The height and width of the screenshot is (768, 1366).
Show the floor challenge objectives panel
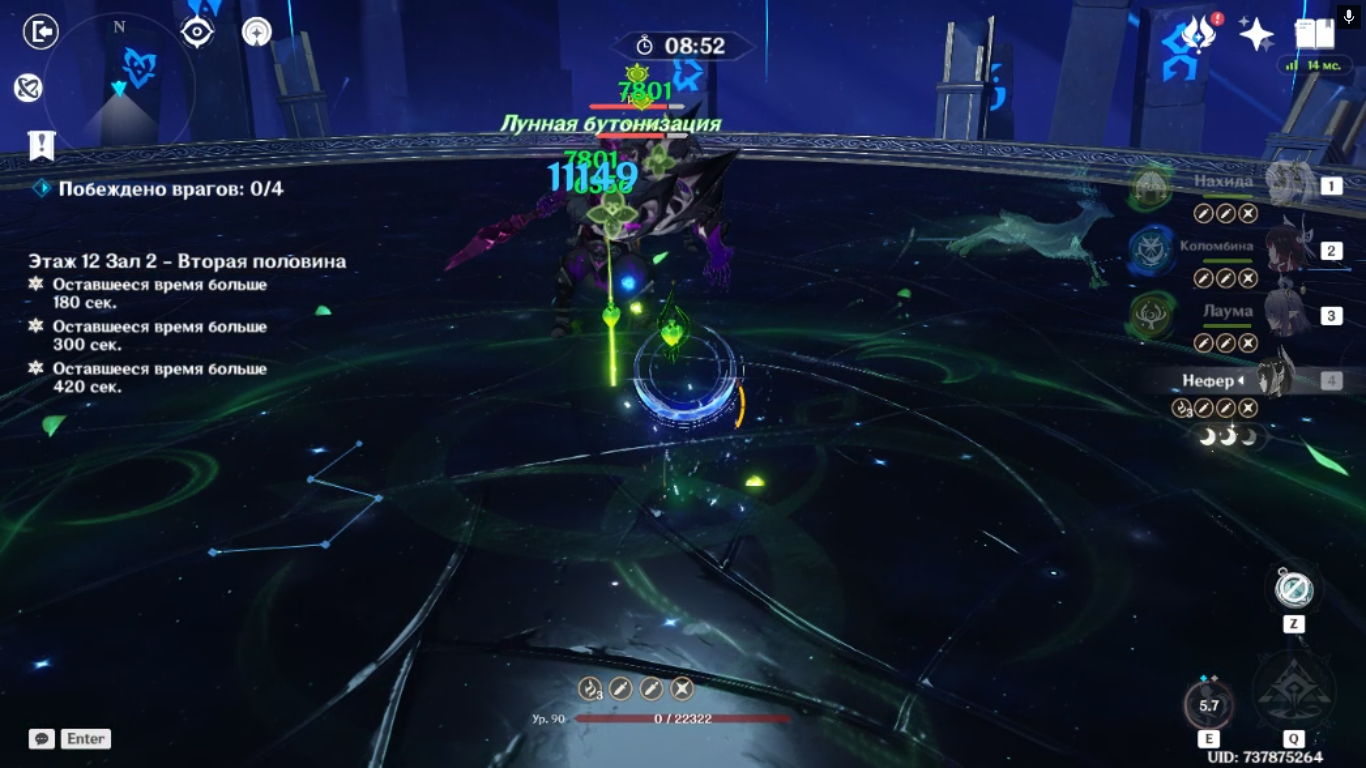[x=187, y=262]
